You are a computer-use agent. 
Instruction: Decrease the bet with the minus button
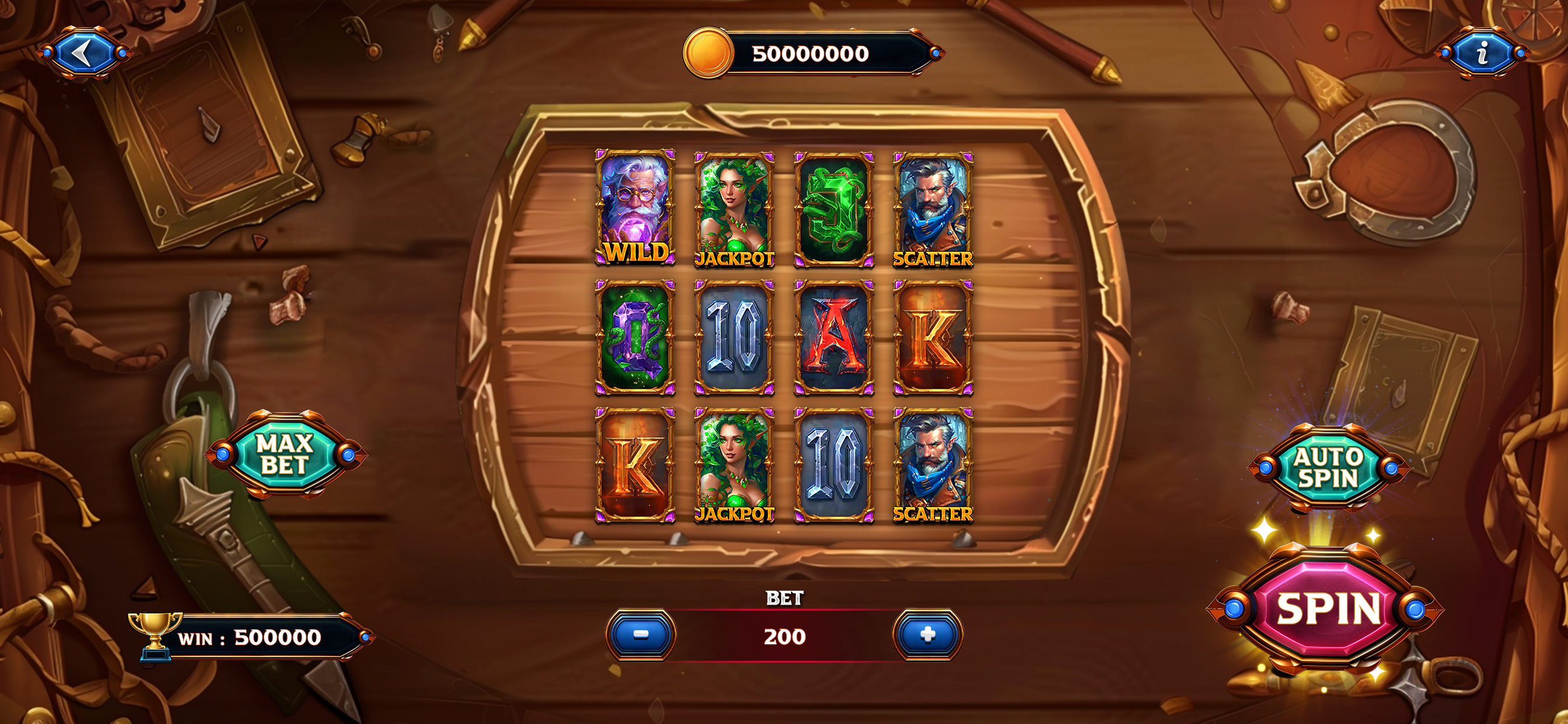[640, 635]
